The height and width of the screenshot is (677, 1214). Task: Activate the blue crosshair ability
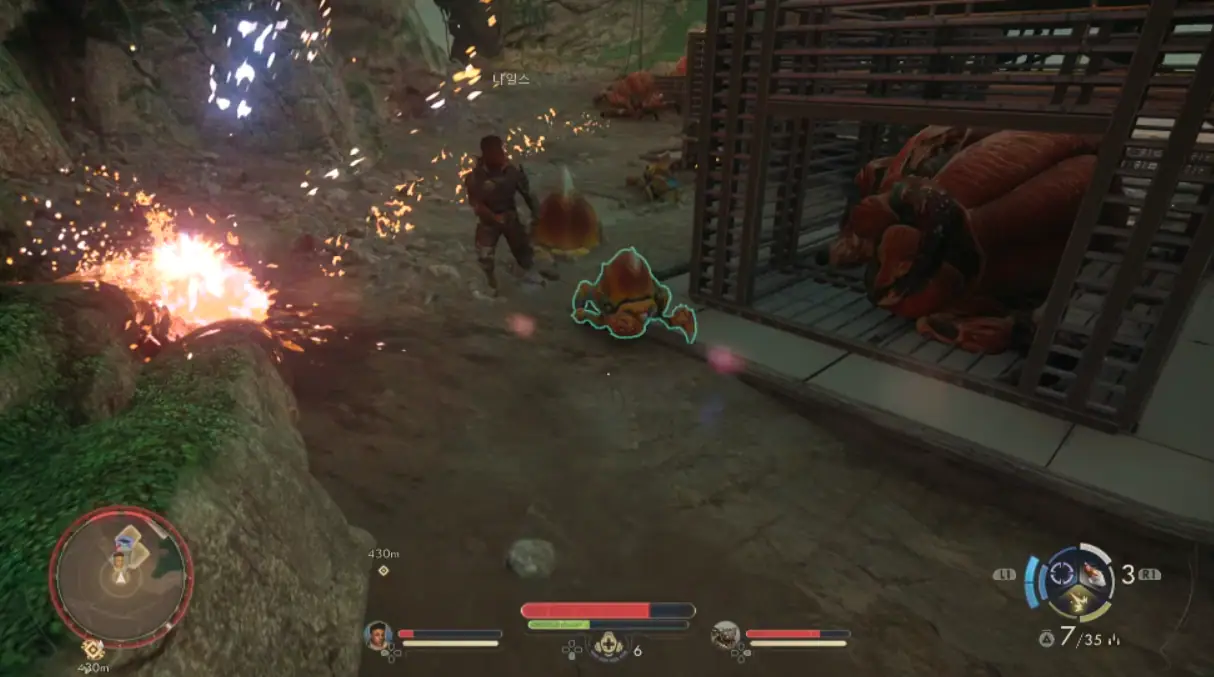(1063, 574)
